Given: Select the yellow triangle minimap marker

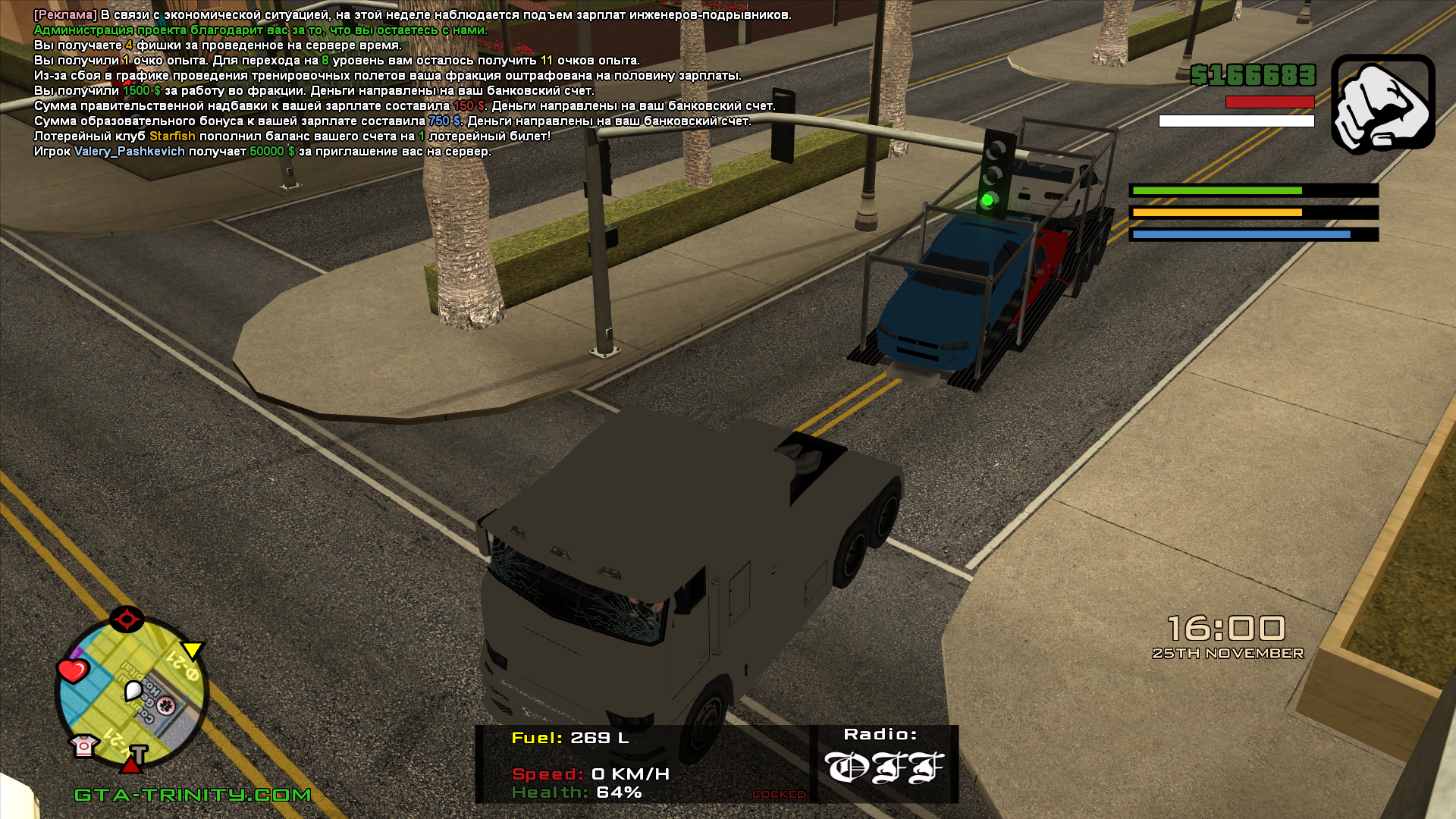Looking at the screenshot, I should coord(192,650).
